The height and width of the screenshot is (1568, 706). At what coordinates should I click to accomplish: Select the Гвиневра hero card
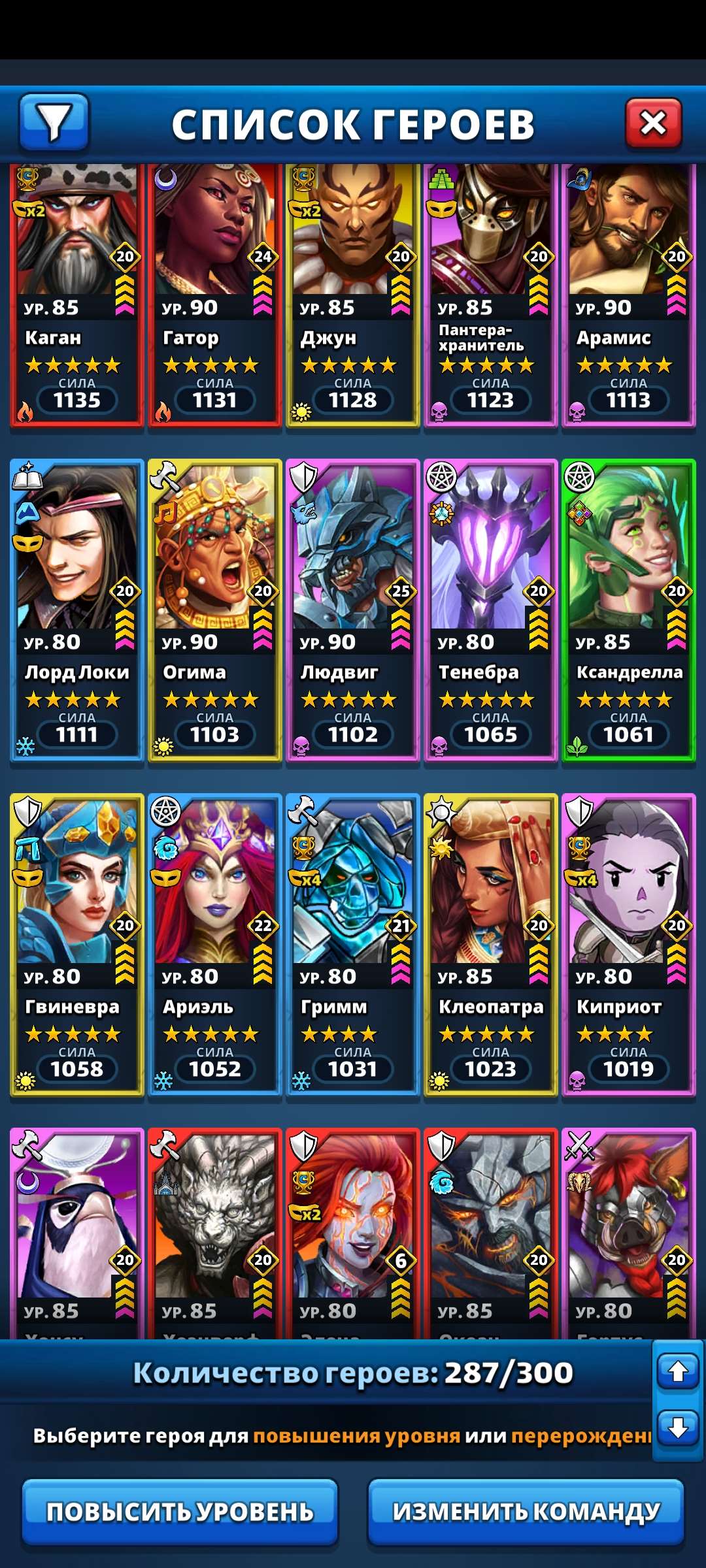(77, 944)
